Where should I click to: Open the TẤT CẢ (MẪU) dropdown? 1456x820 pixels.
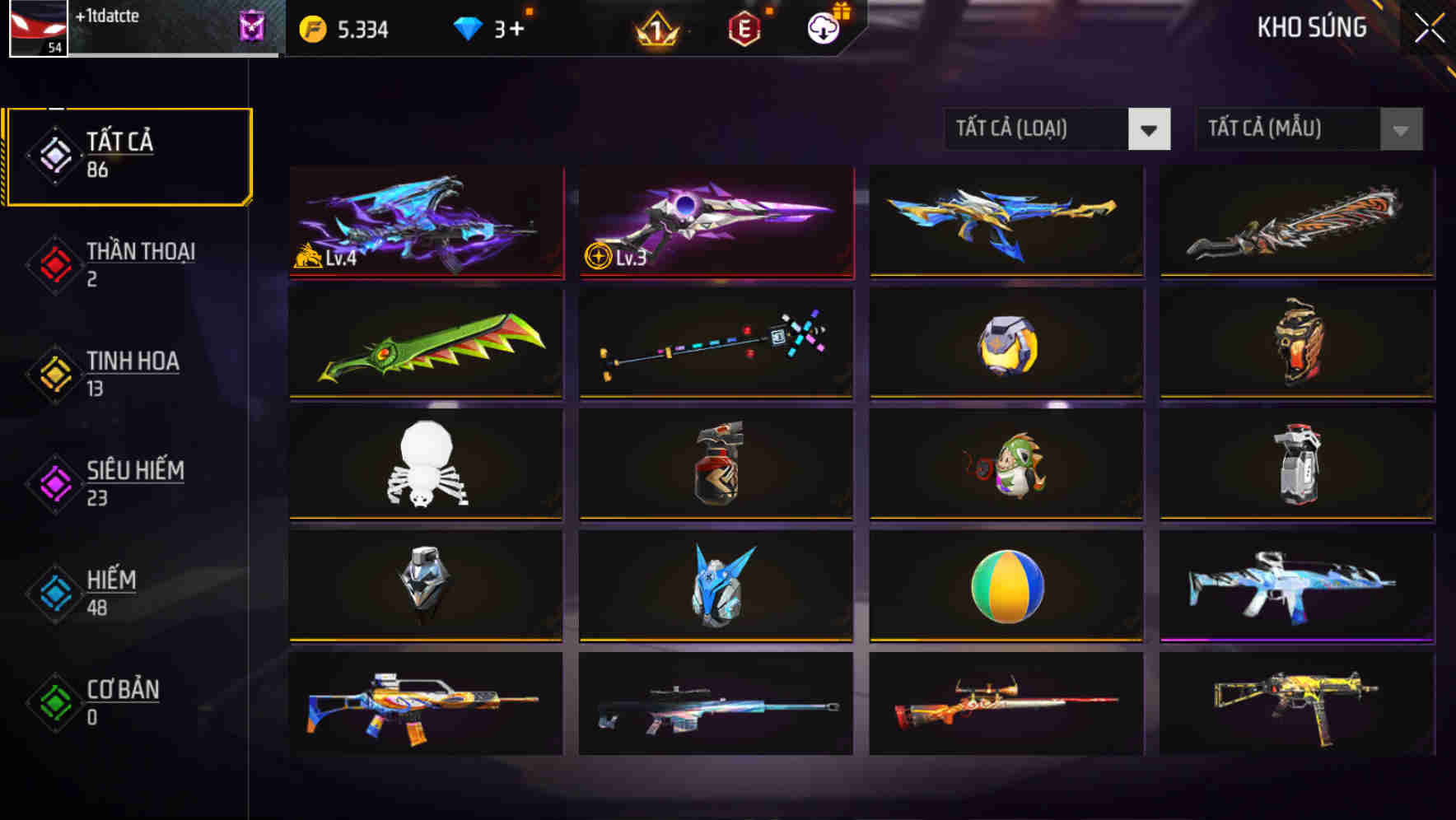(1309, 129)
